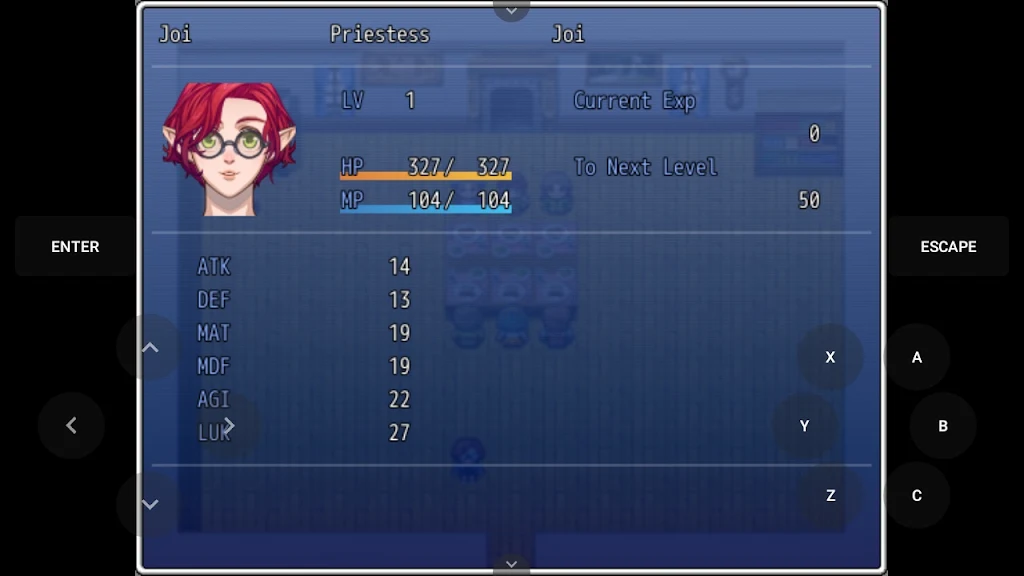Tap the round Y button
1024x576 pixels.
click(804, 426)
